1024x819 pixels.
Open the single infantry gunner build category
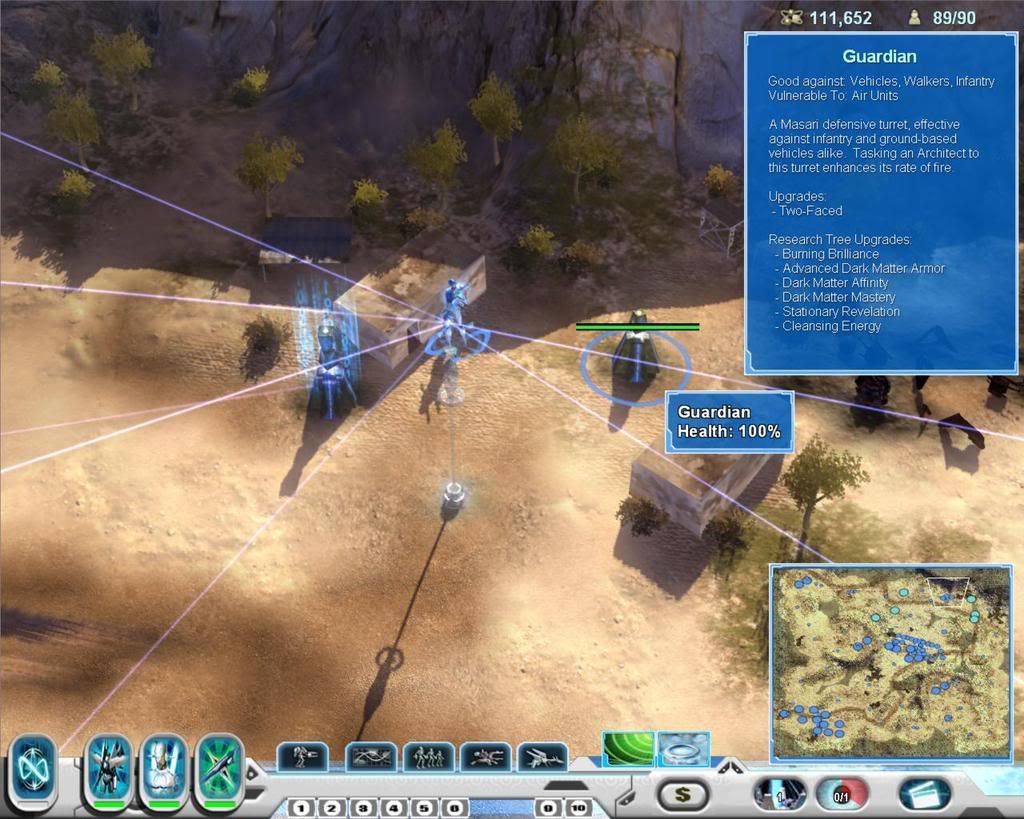[302, 757]
